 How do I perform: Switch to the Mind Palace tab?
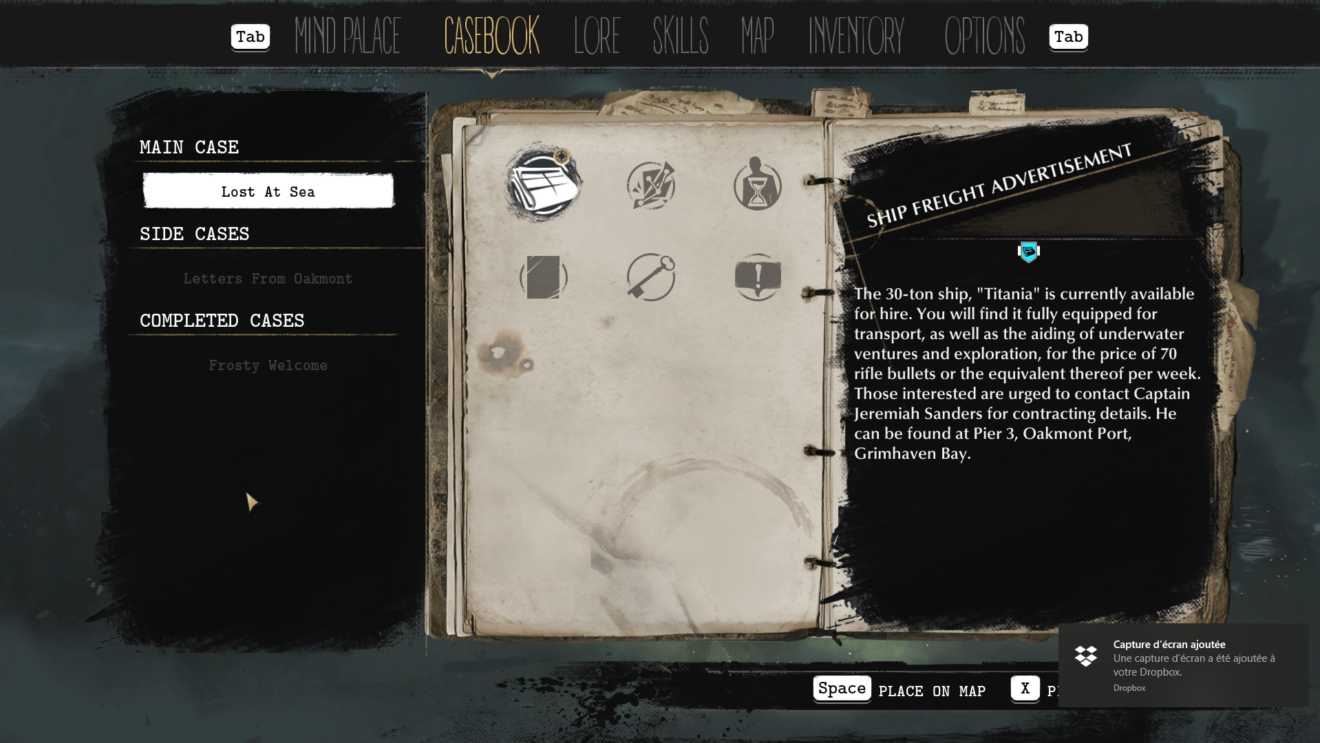(x=347, y=37)
